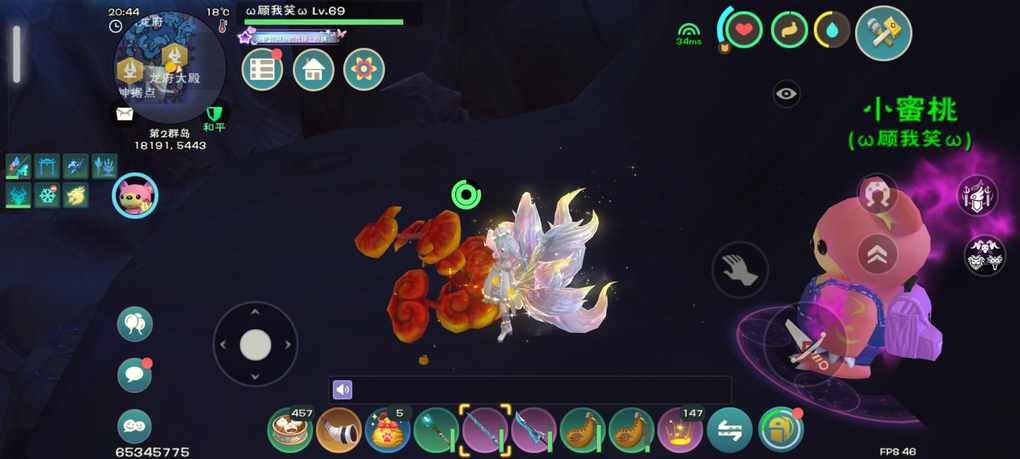
Task: Select the golden crown item slot
Action: (681, 430)
